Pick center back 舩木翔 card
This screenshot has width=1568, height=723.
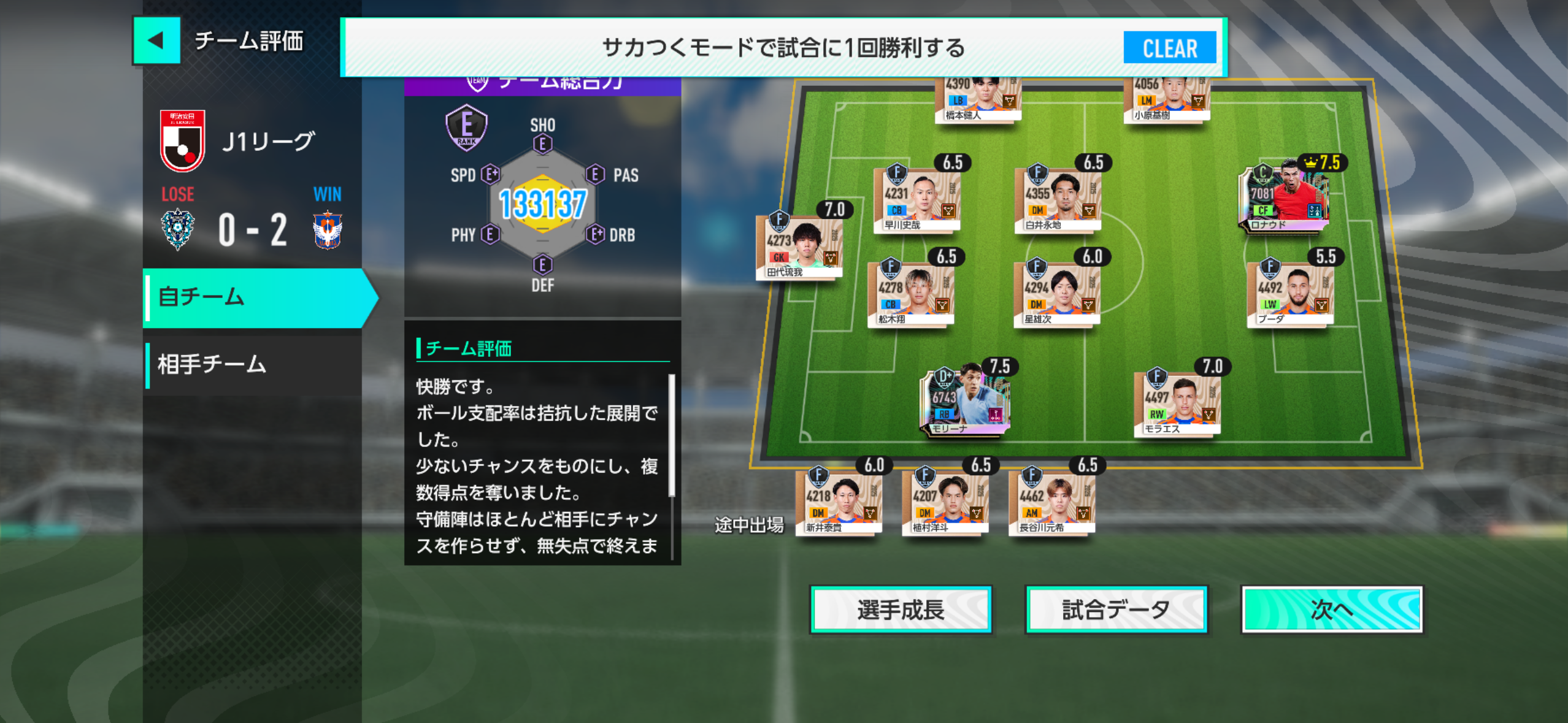tap(911, 293)
